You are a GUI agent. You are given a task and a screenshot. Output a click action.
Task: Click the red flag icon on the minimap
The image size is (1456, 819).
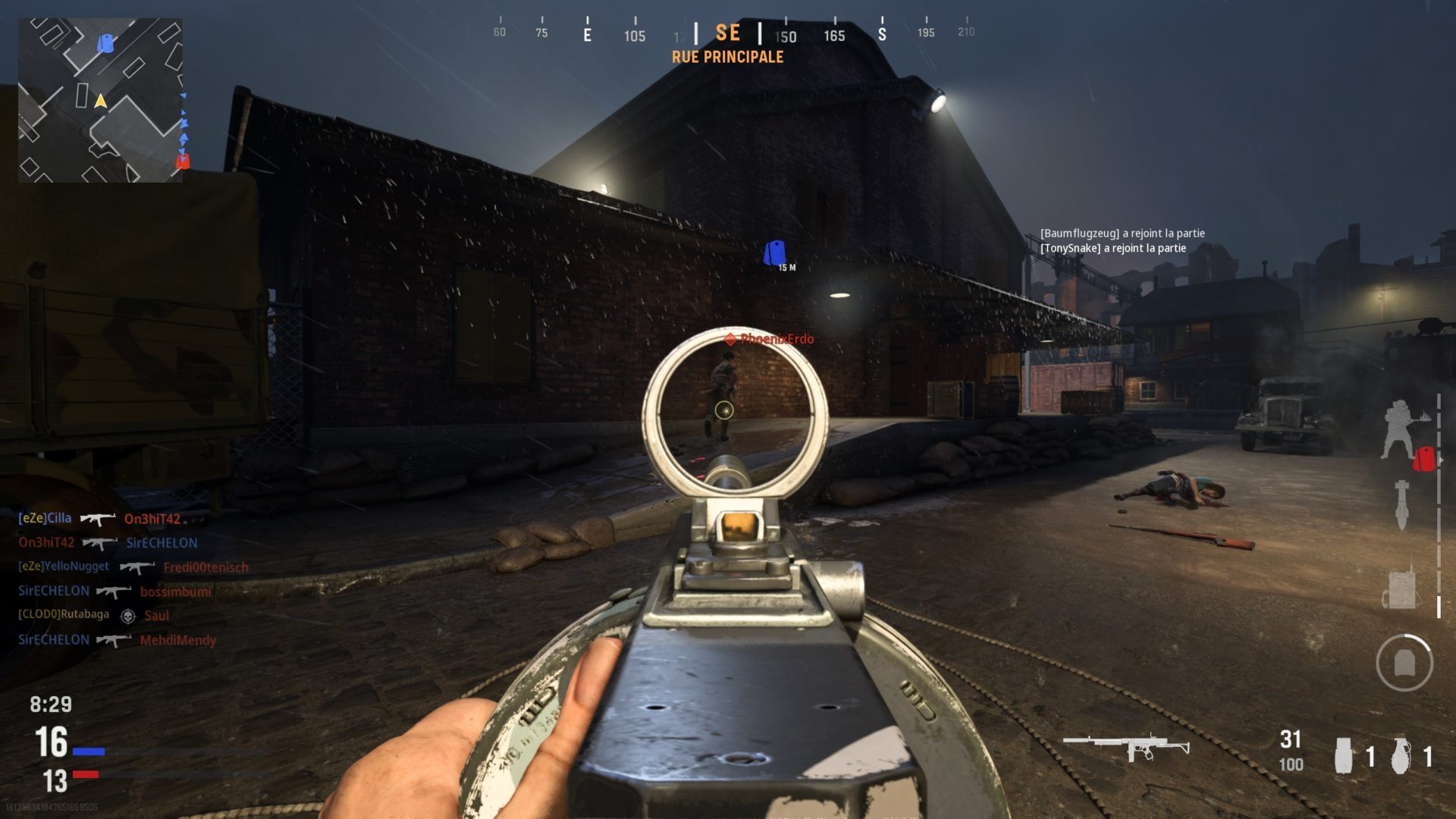182,161
